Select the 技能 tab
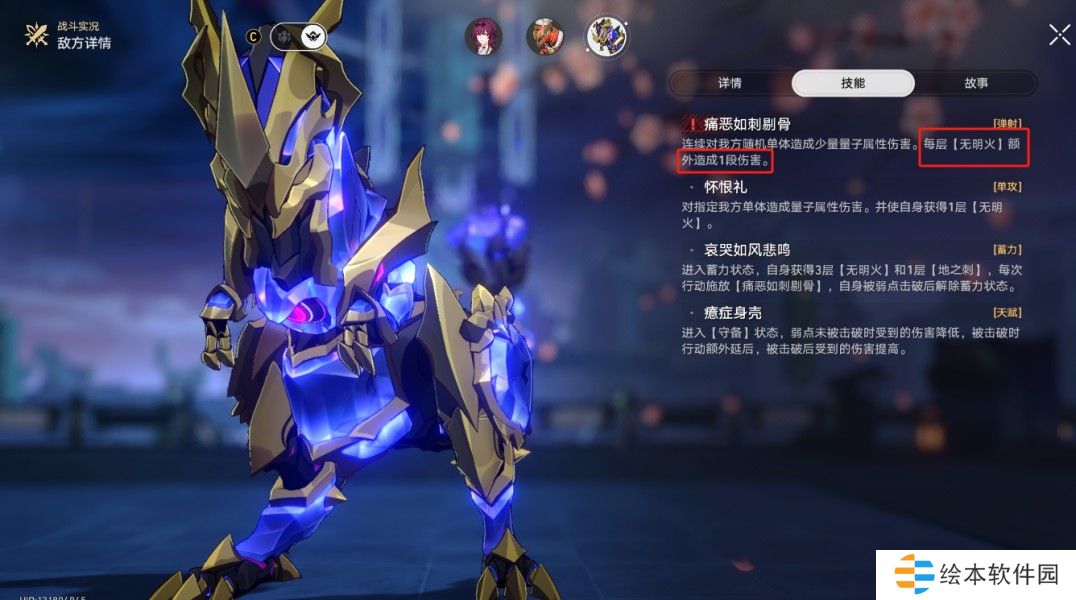The image size is (1076, 600). 852,83
